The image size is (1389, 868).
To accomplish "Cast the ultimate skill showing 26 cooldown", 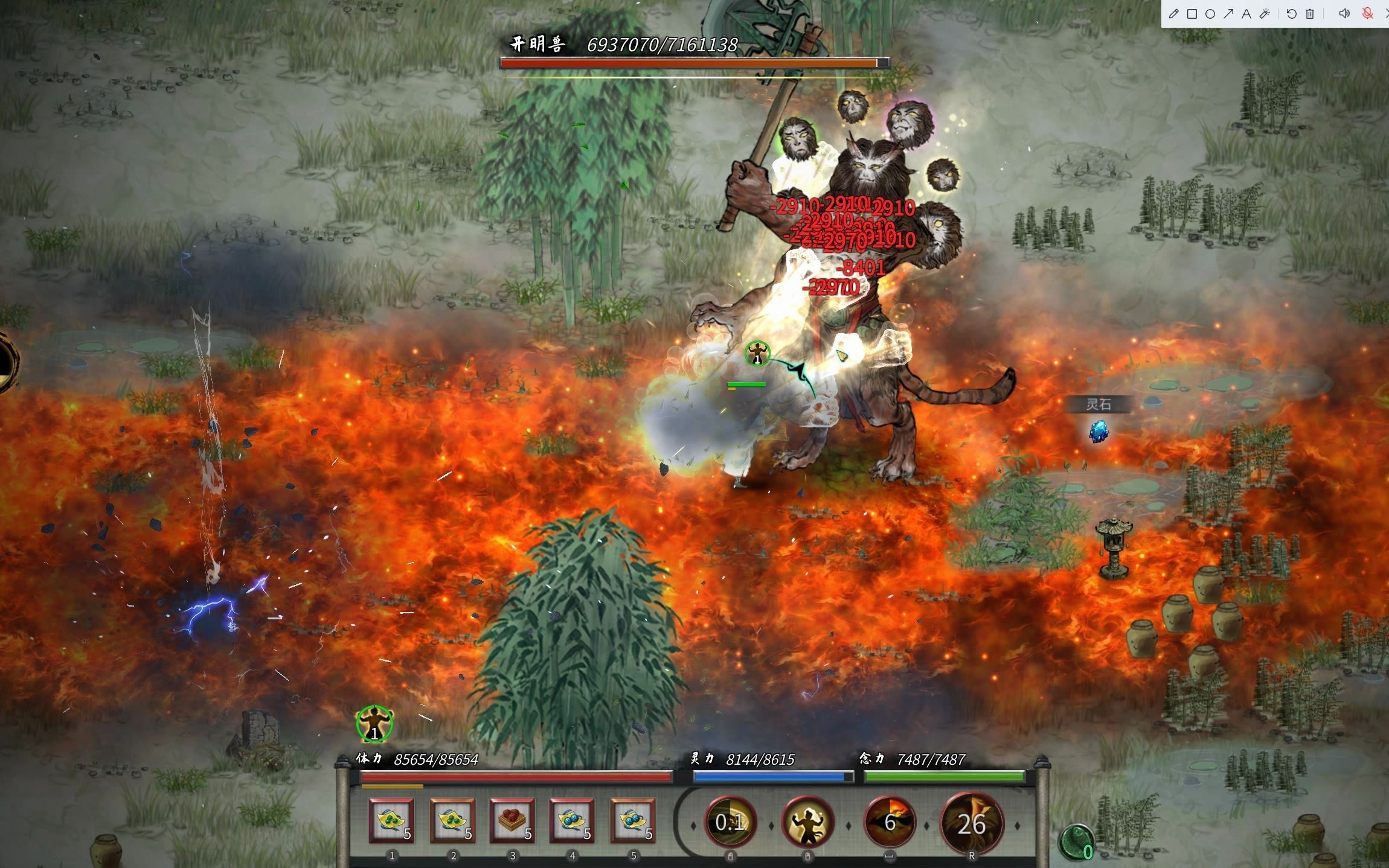I will [971, 823].
